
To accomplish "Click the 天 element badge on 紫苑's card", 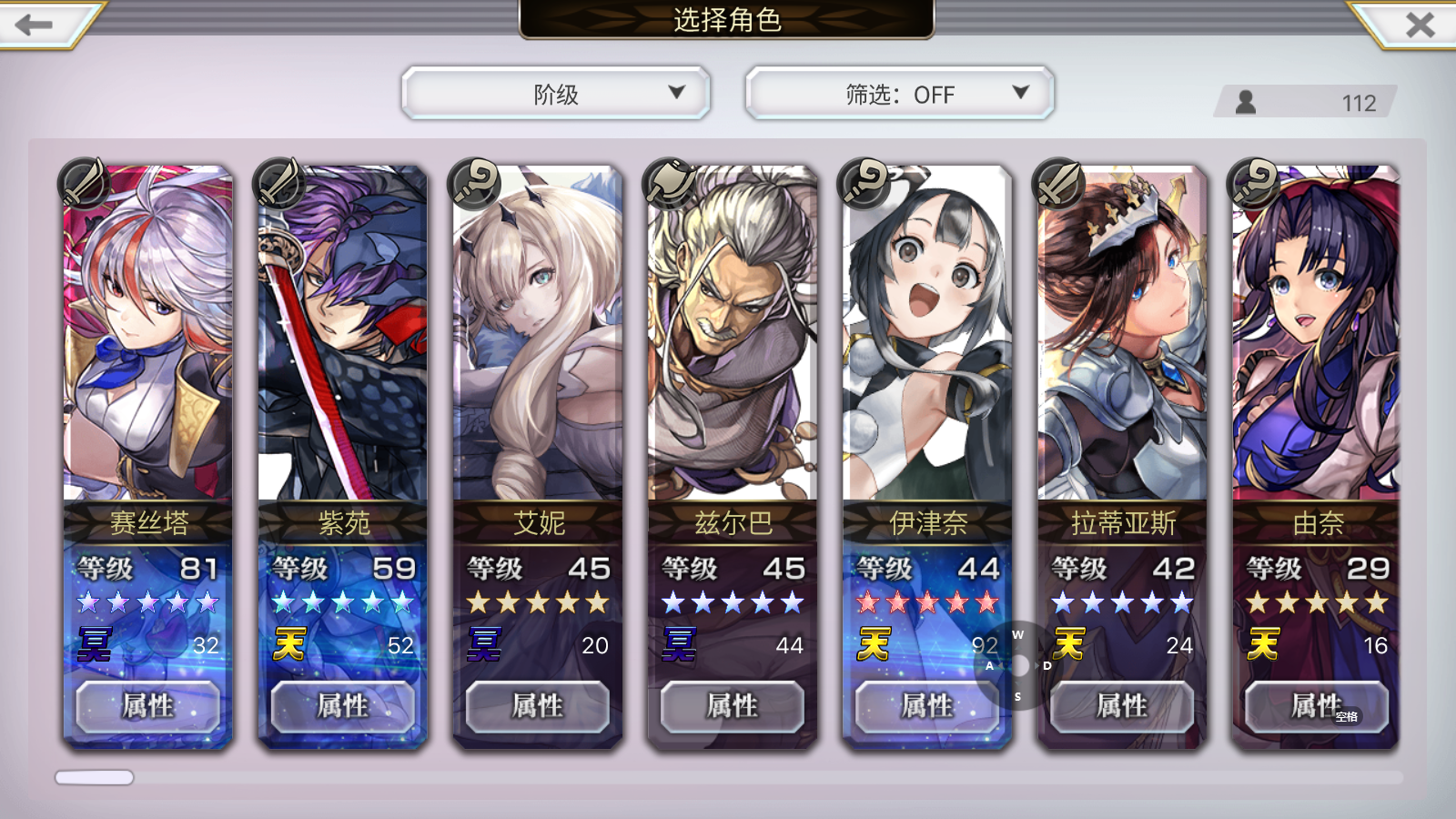I will click(292, 645).
